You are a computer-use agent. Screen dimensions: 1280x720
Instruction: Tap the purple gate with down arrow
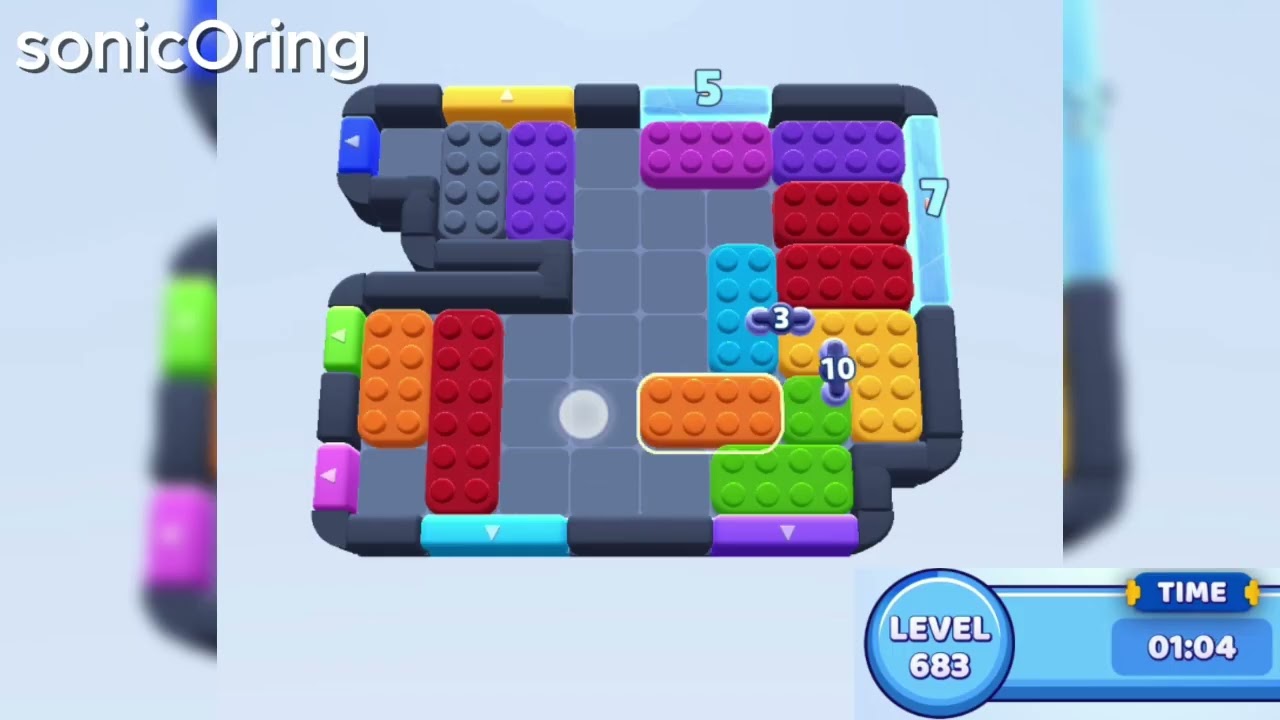786,533
